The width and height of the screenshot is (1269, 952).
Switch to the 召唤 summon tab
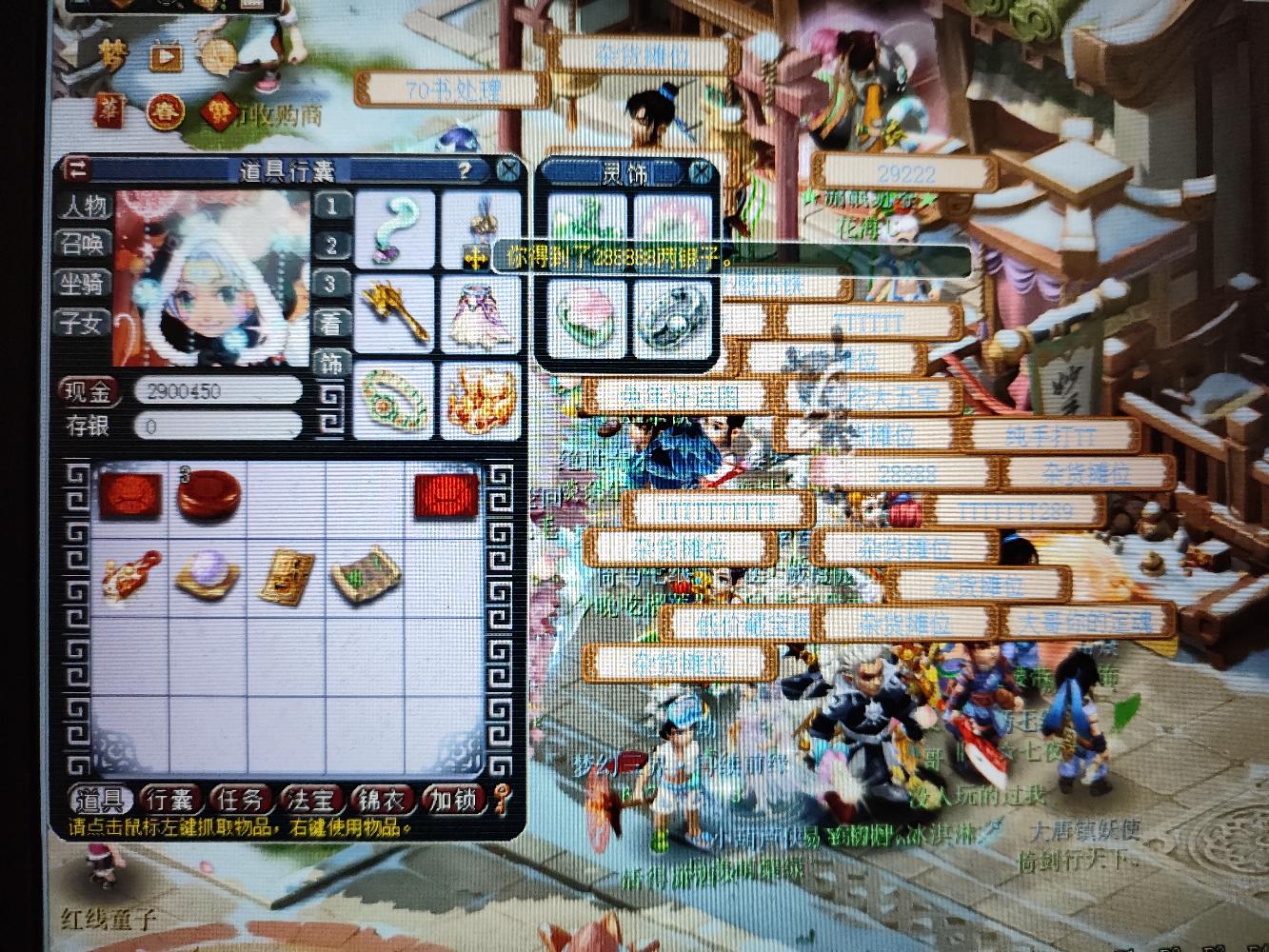coord(85,245)
